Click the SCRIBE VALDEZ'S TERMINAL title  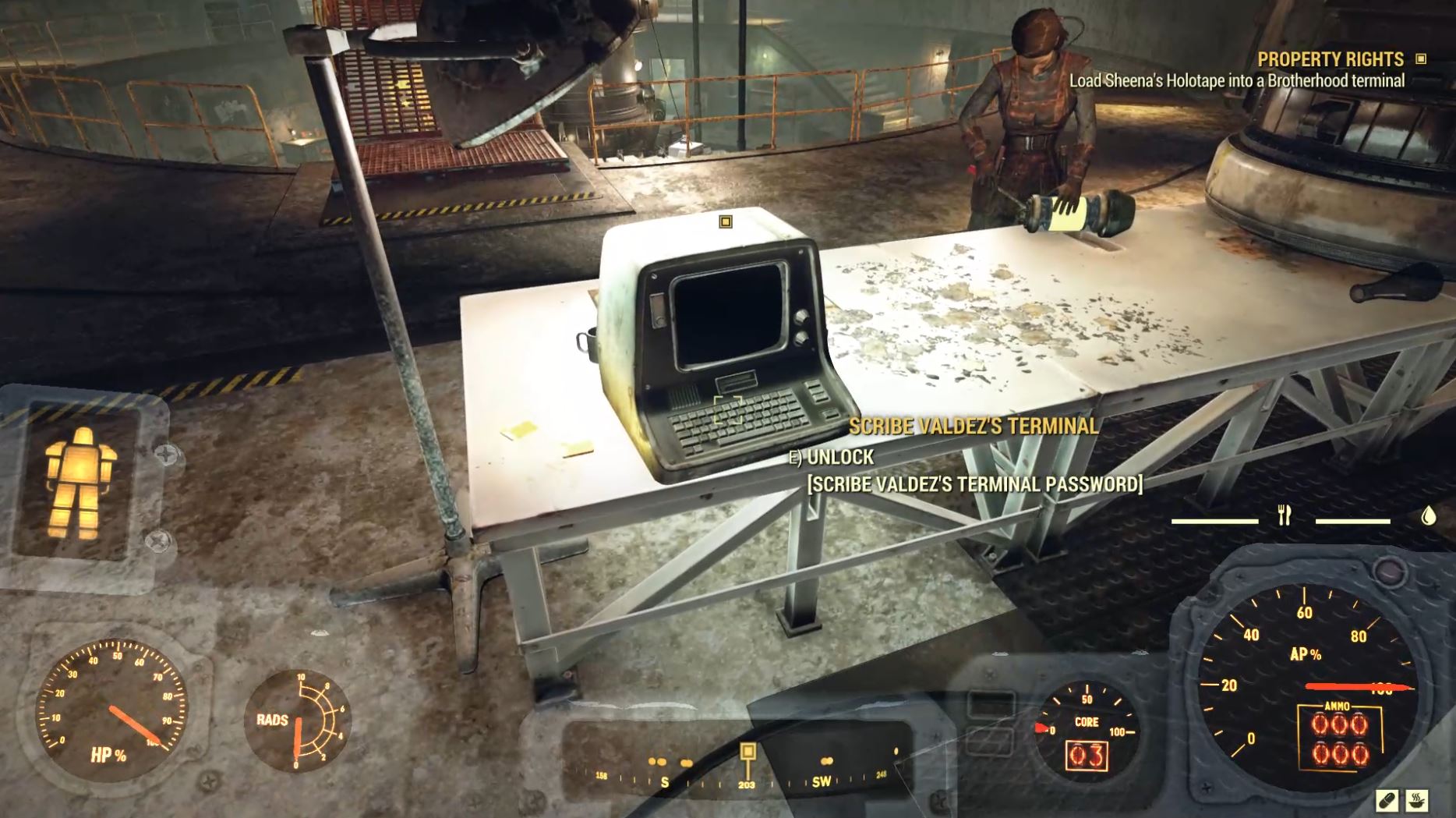point(974,428)
